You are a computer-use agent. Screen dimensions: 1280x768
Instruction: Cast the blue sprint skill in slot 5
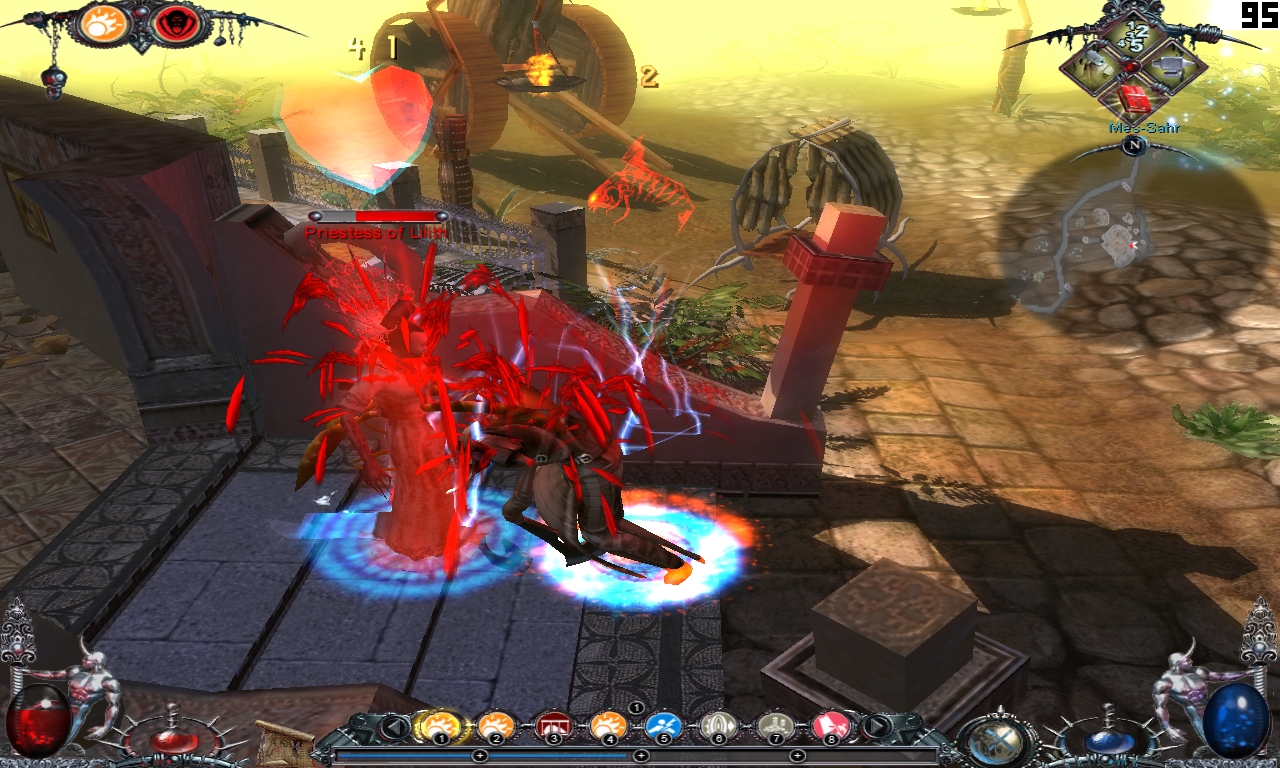664,728
